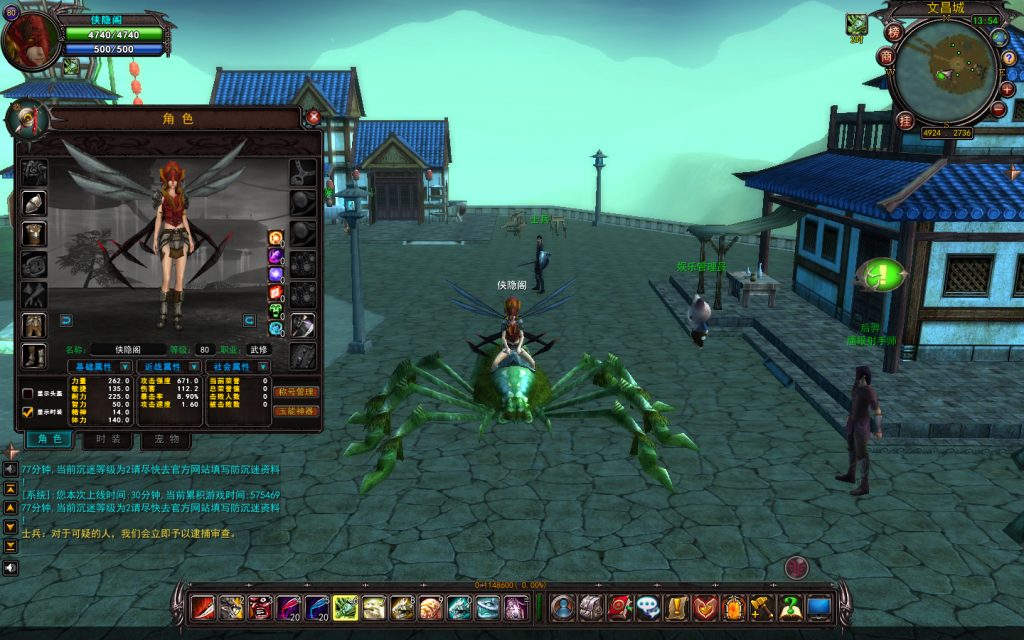Click the 玉能神器 artifact button
This screenshot has height=640, width=1024.
[296, 411]
